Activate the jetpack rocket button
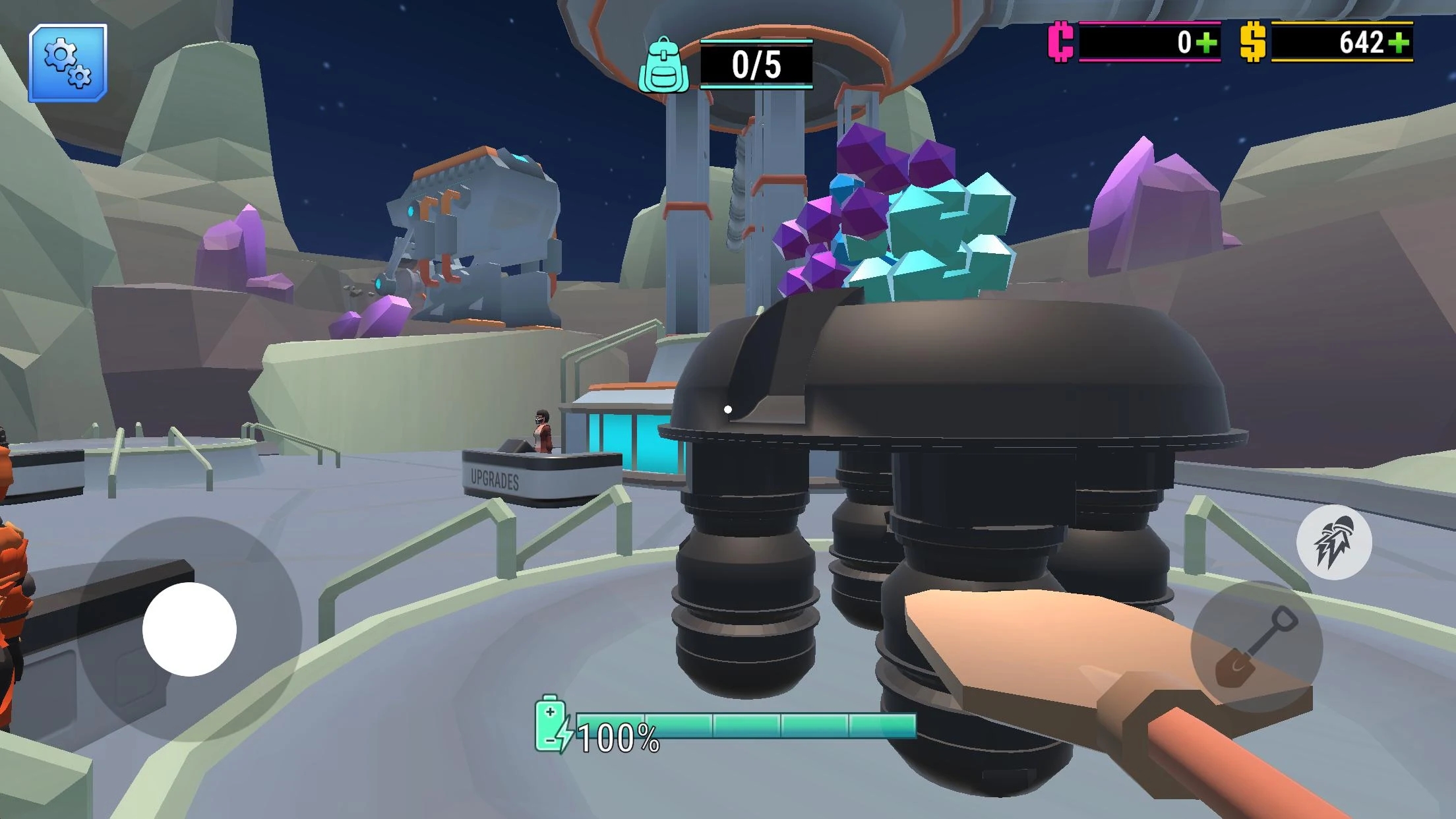This screenshot has width=1456, height=819. point(1333,543)
